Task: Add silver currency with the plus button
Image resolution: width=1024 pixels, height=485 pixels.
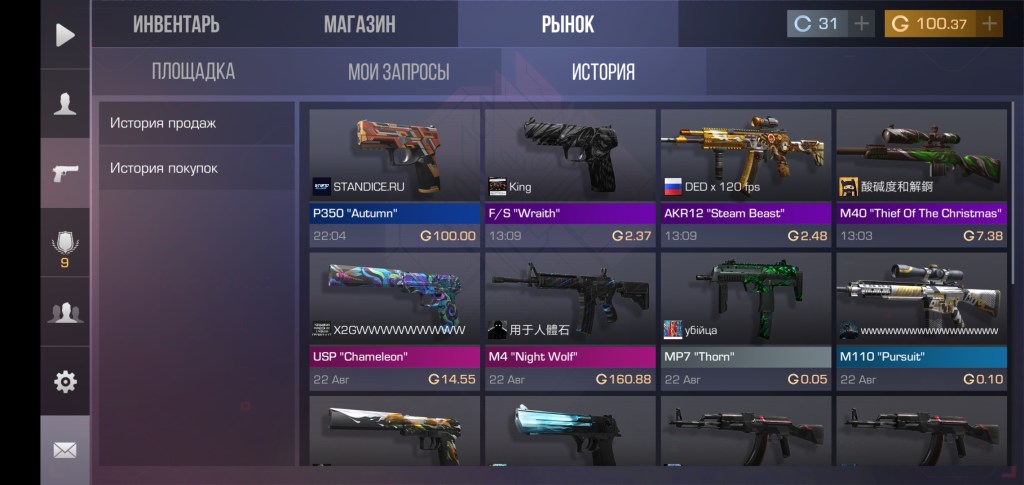Action: [861, 23]
